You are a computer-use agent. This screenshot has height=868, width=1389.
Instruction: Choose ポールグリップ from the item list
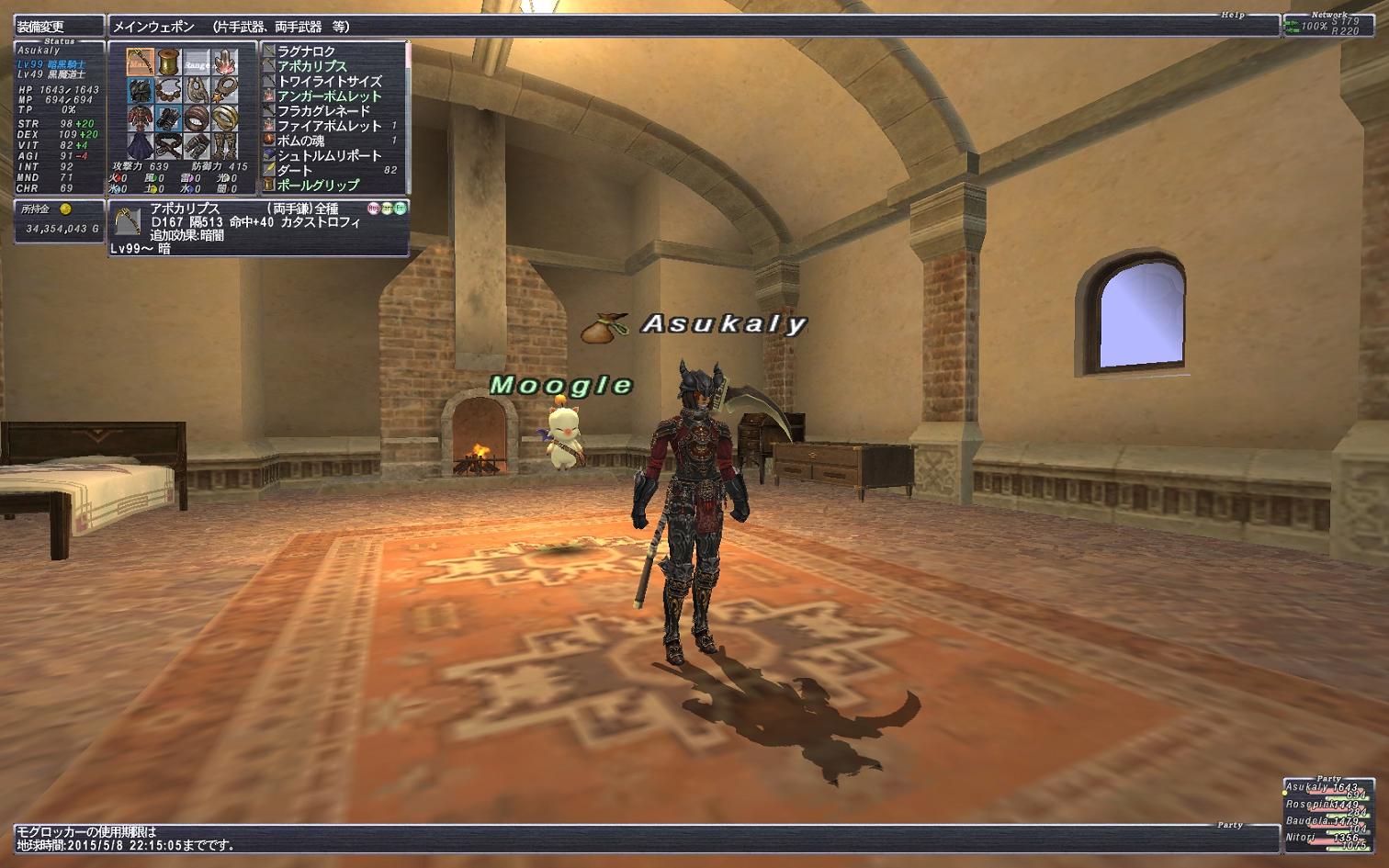[318, 185]
